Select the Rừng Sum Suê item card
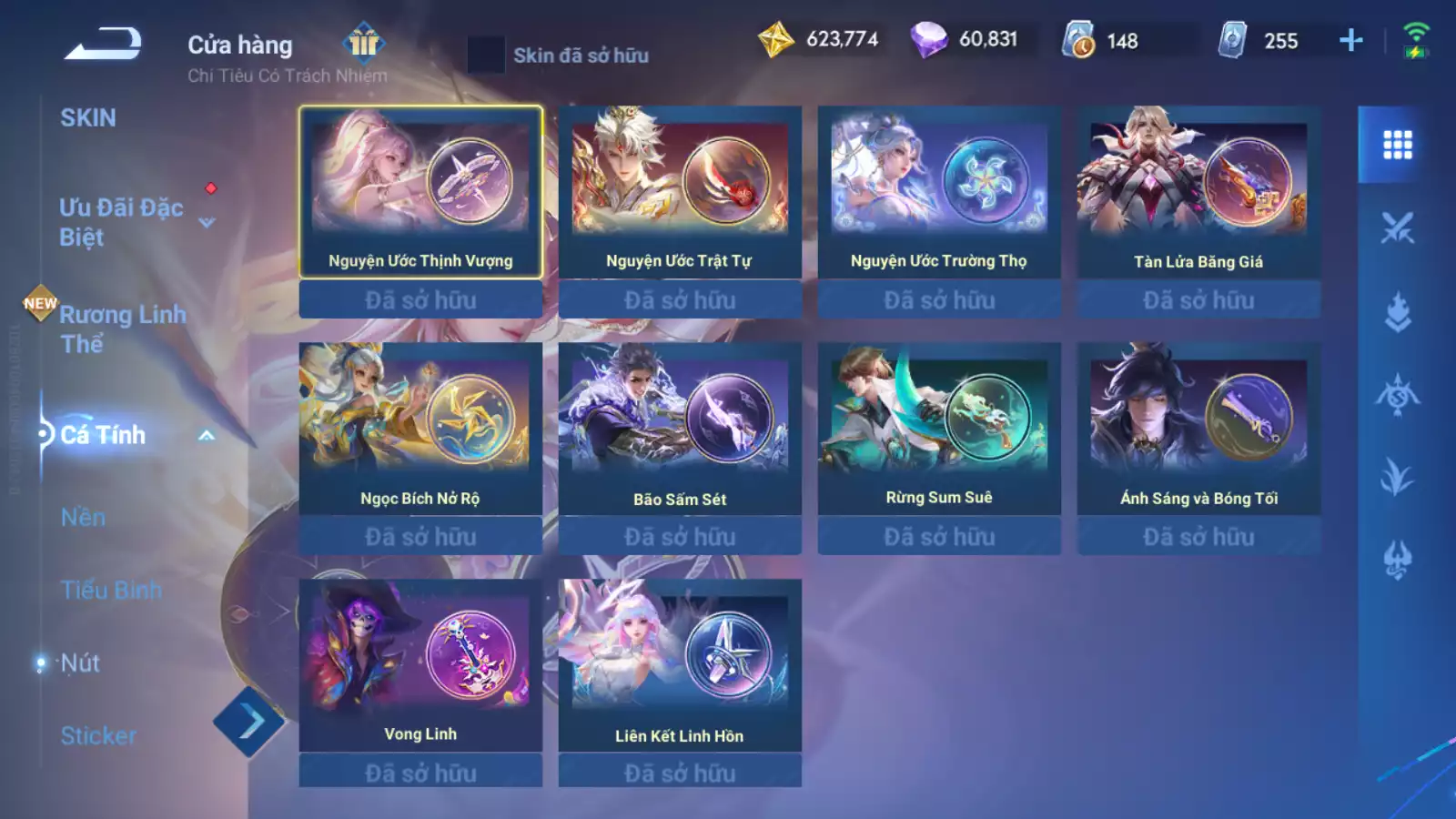 [x=939, y=429]
